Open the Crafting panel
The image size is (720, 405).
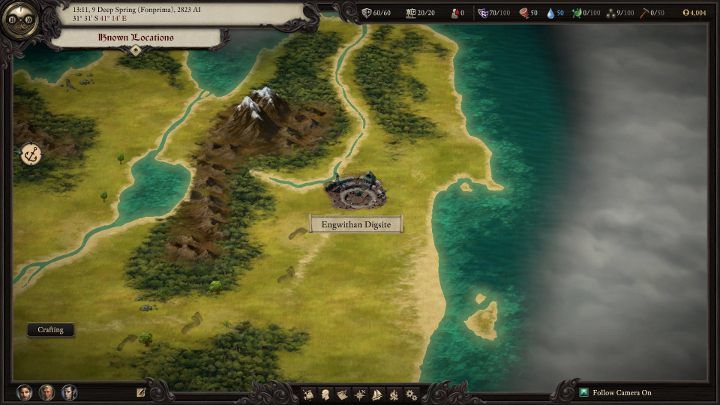coord(51,329)
